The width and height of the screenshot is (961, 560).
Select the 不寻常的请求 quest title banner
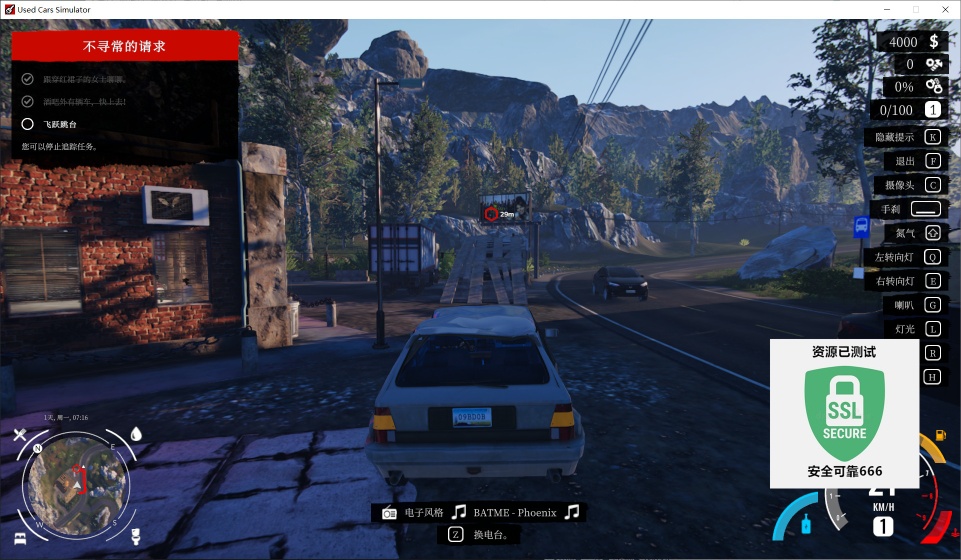(x=125, y=46)
